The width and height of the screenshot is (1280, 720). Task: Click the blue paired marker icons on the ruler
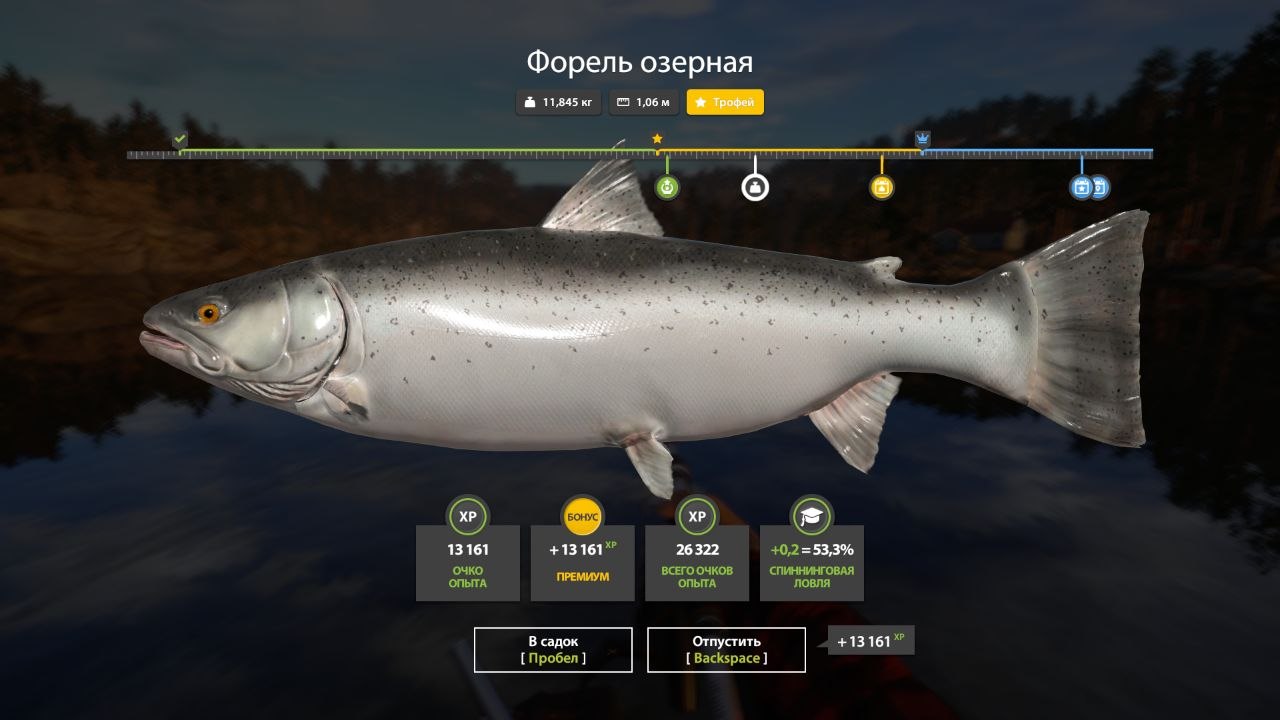pyautogui.click(x=1089, y=187)
